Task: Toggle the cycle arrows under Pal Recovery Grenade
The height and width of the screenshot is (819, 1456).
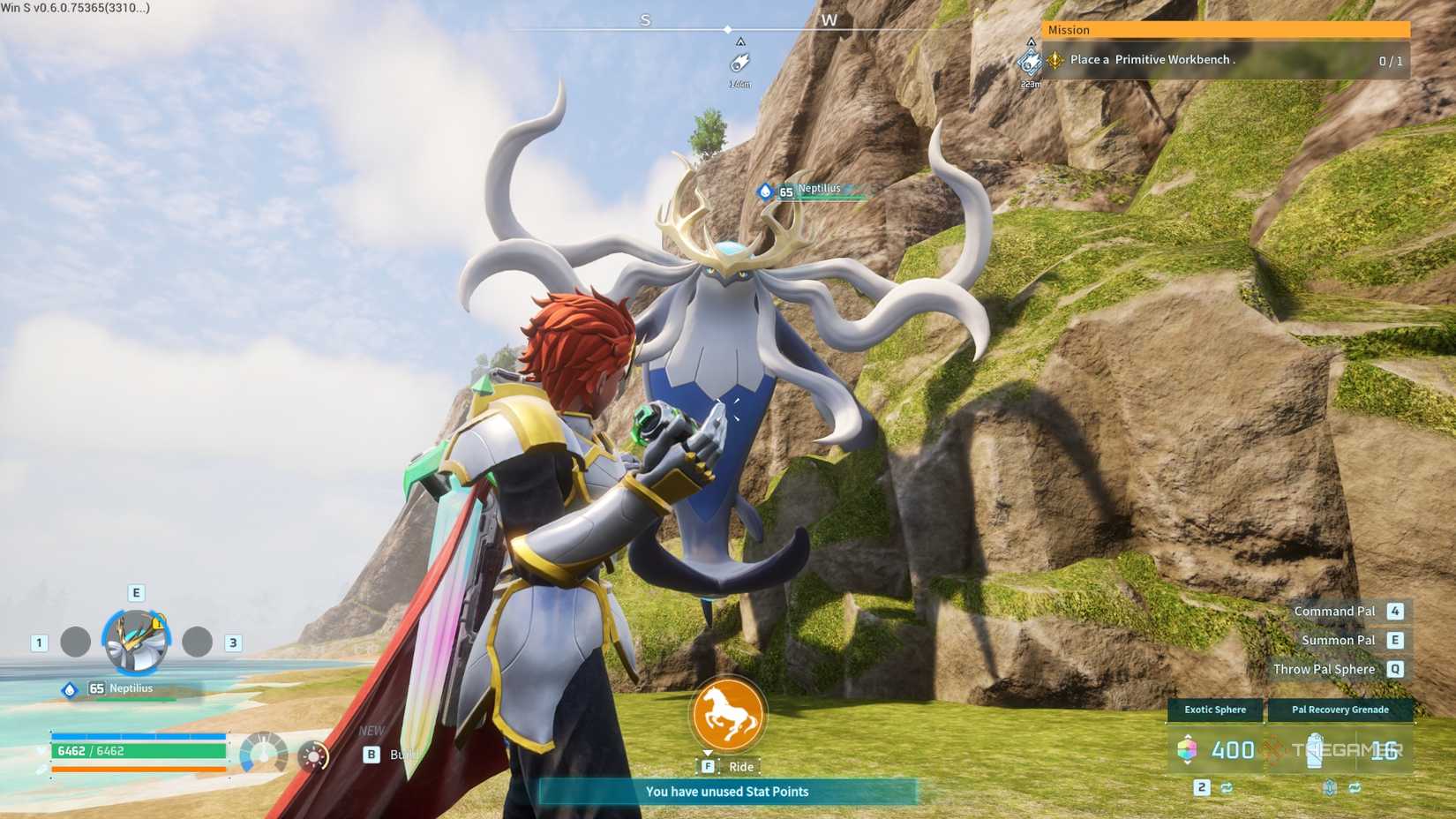Action: click(1355, 787)
